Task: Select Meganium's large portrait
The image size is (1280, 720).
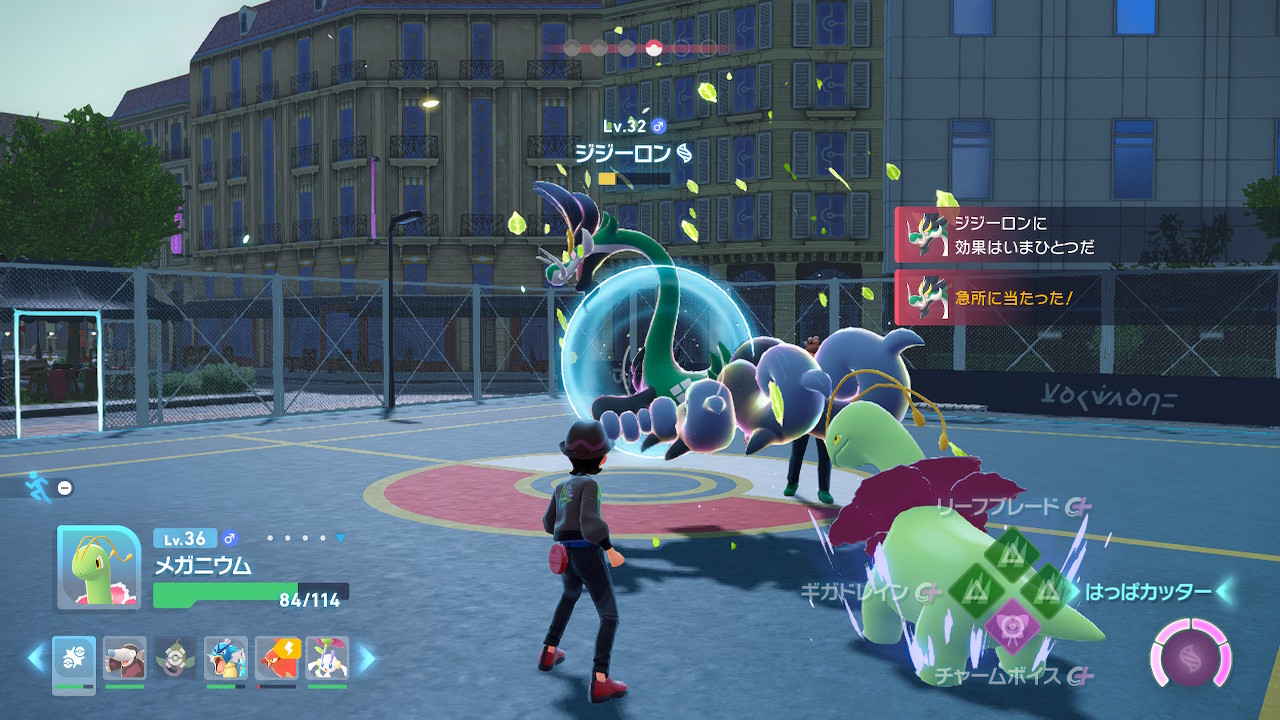Action: point(98,567)
